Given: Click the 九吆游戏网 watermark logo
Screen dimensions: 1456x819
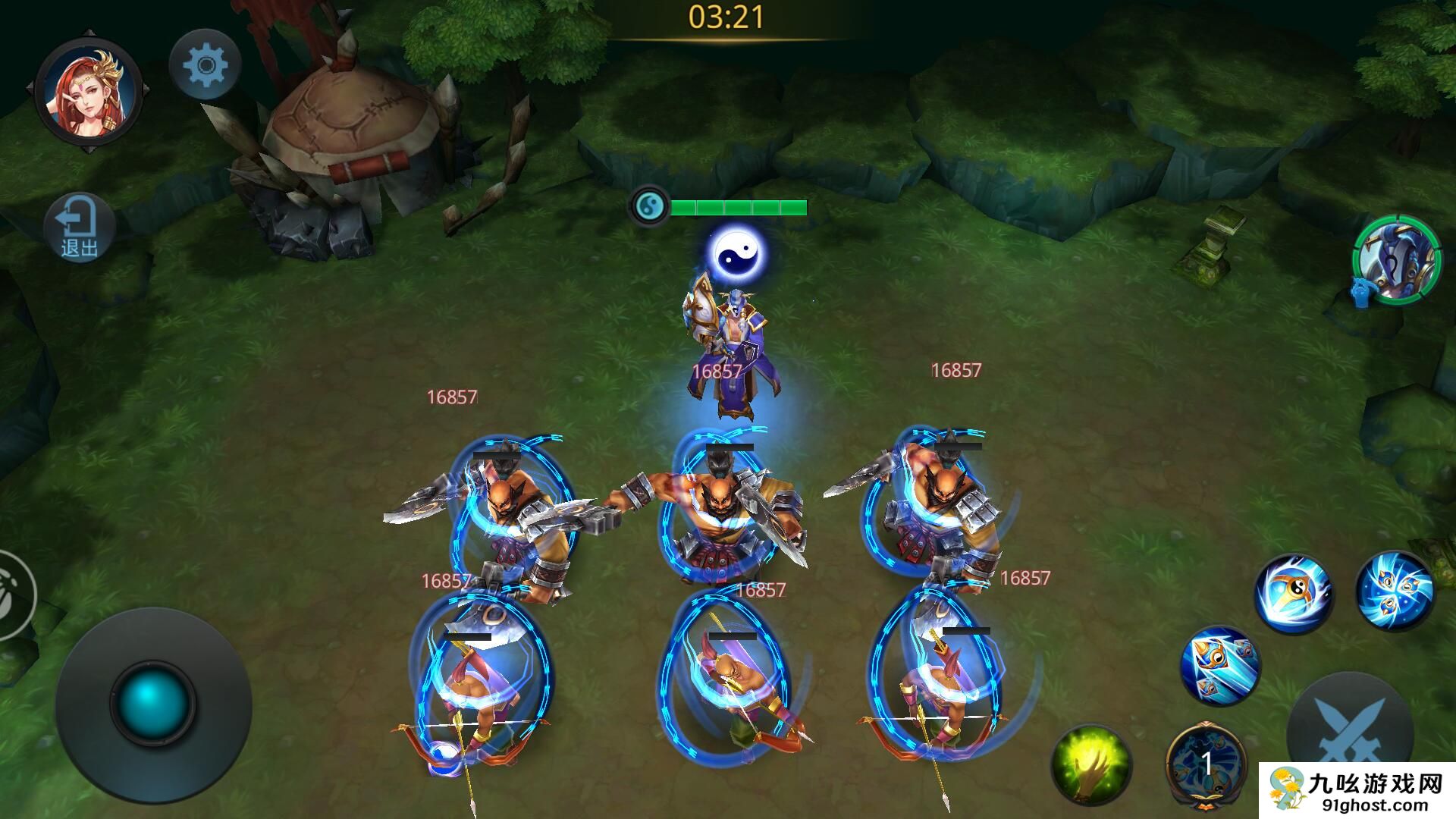Looking at the screenshot, I should [1357, 790].
